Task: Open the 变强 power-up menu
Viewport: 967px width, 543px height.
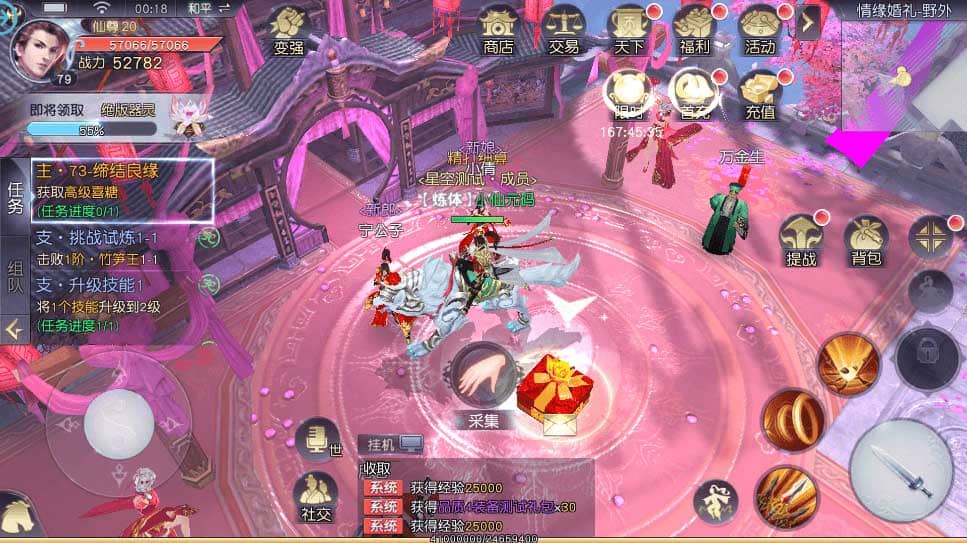Action: coord(289,29)
